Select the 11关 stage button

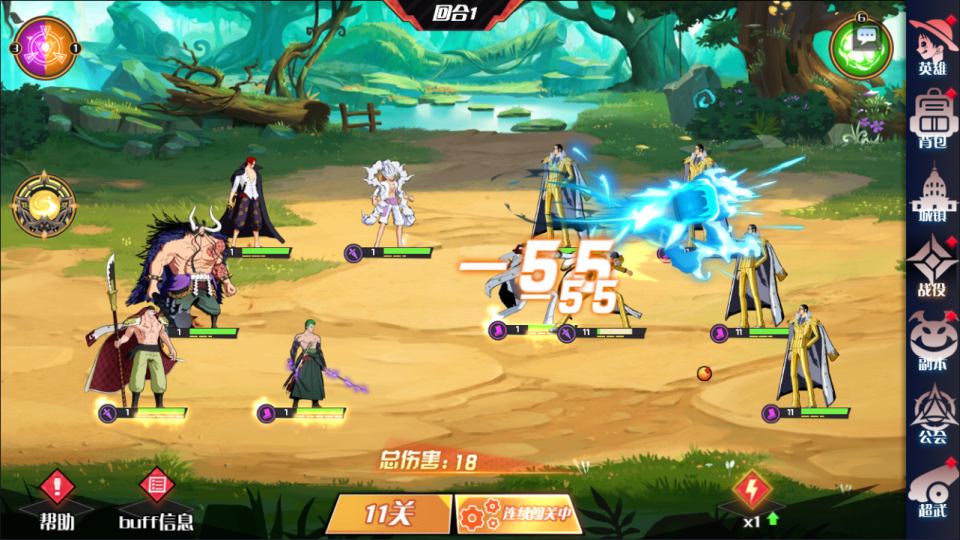click(x=389, y=514)
